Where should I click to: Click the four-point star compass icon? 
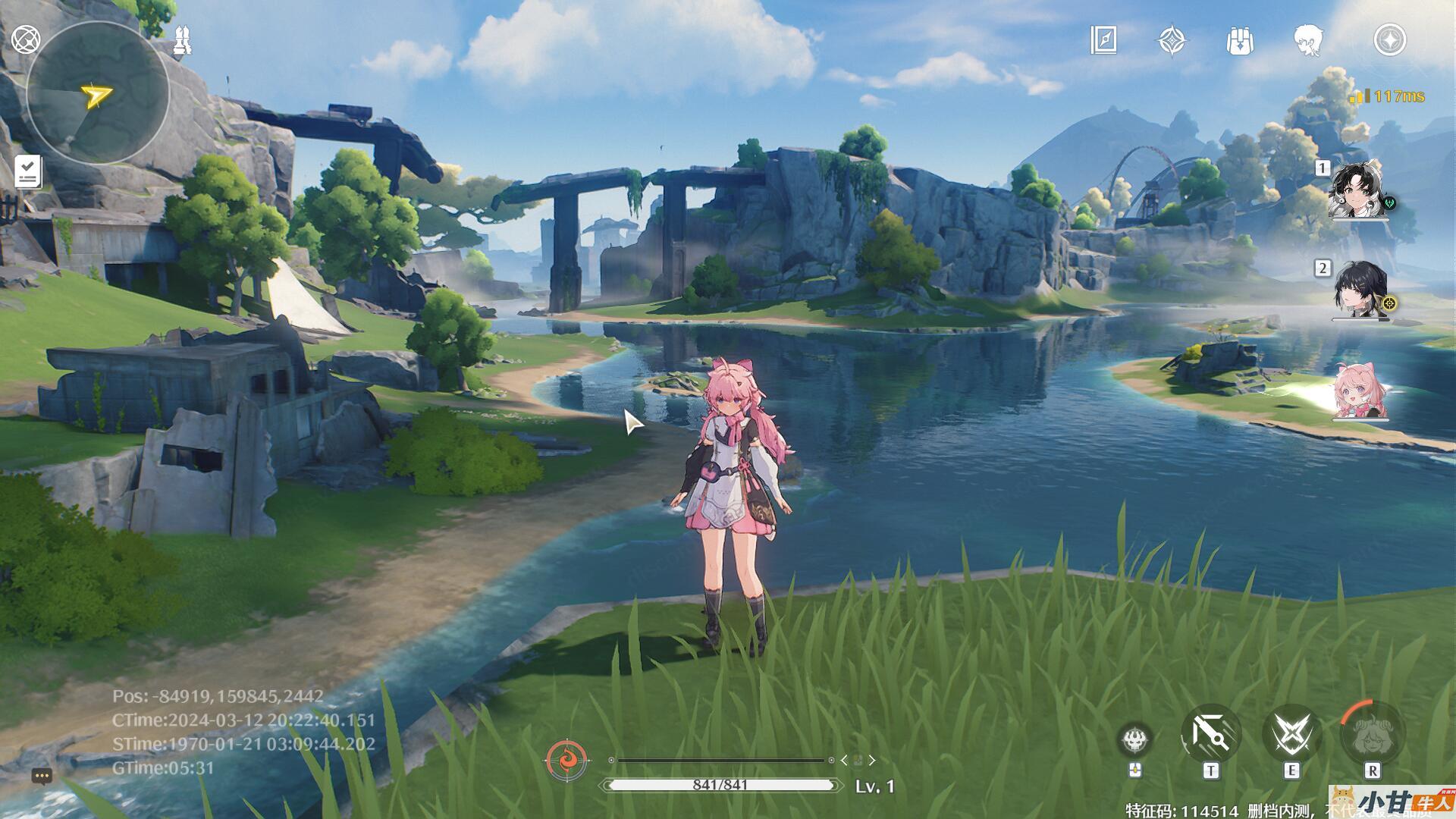click(x=1172, y=40)
